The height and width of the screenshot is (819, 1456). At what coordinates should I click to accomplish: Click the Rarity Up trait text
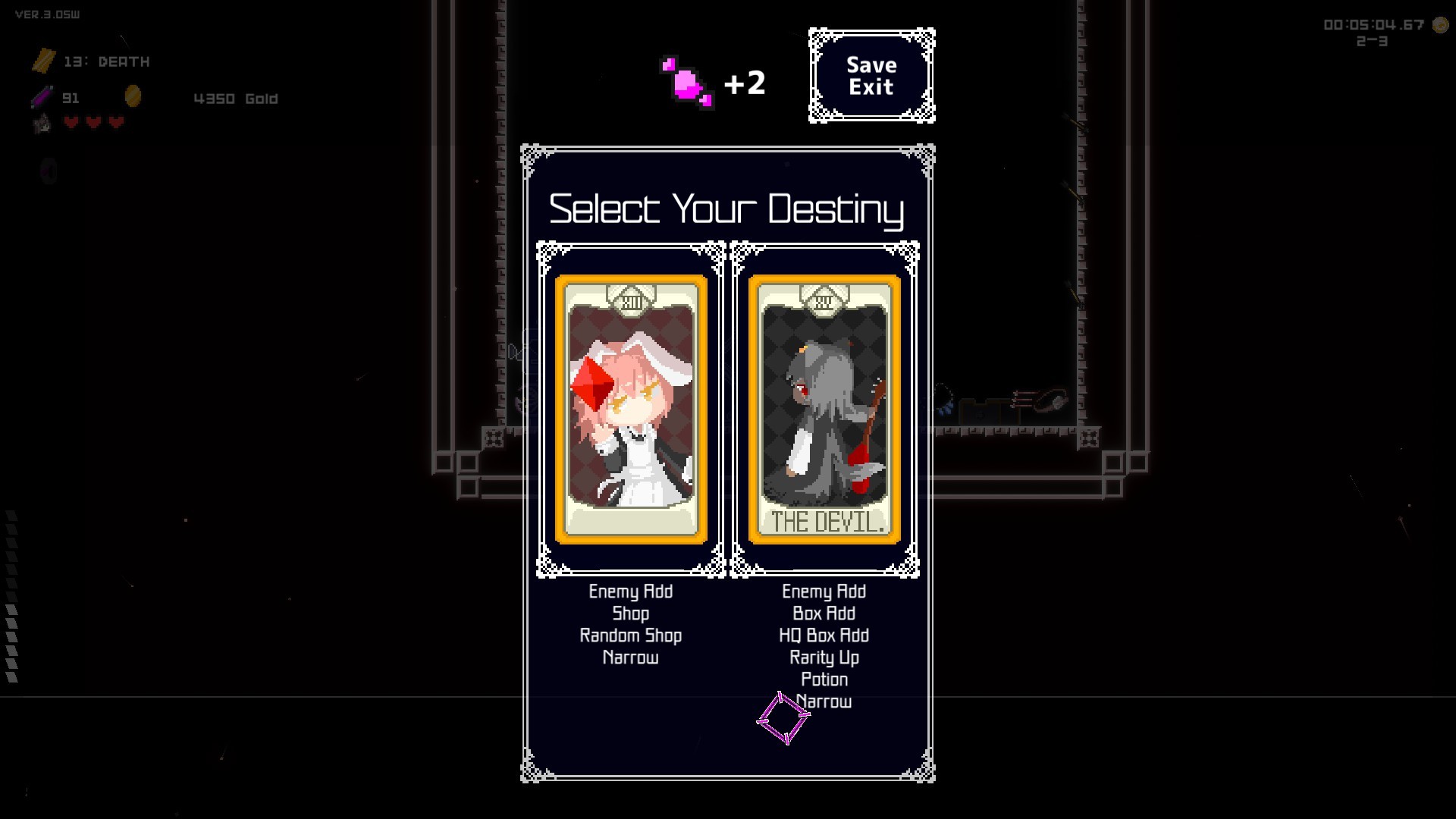pyautogui.click(x=824, y=657)
